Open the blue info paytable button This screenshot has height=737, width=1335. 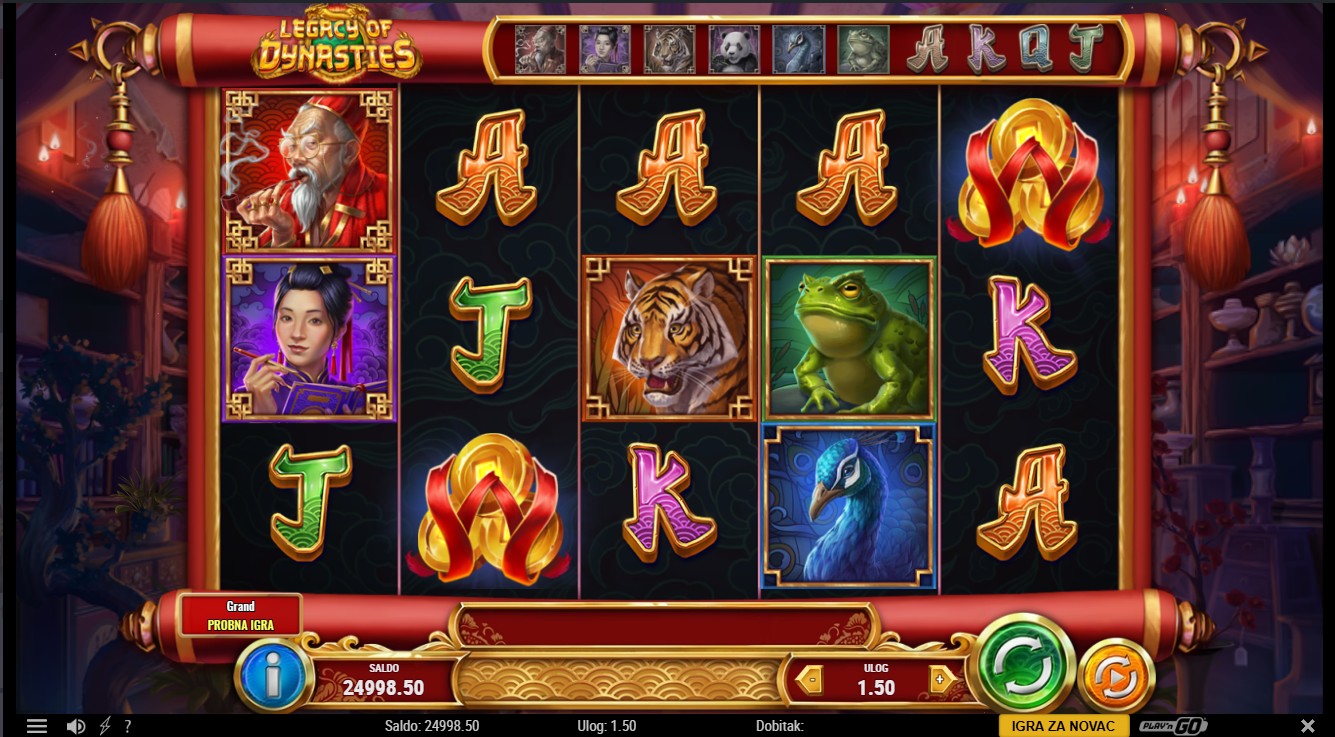[x=273, y=678]
